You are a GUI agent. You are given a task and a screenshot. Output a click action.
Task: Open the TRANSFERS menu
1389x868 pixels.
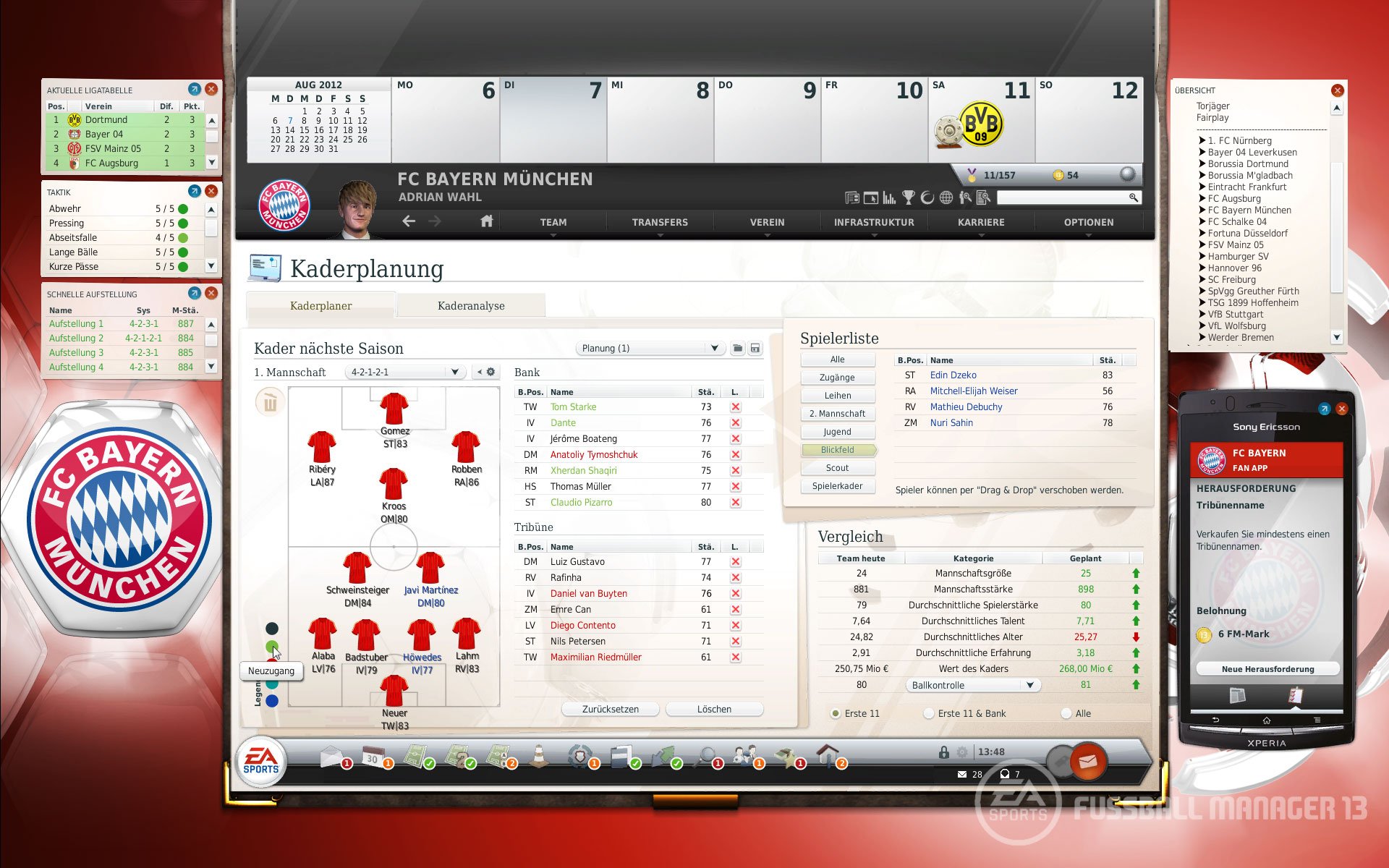658,222
